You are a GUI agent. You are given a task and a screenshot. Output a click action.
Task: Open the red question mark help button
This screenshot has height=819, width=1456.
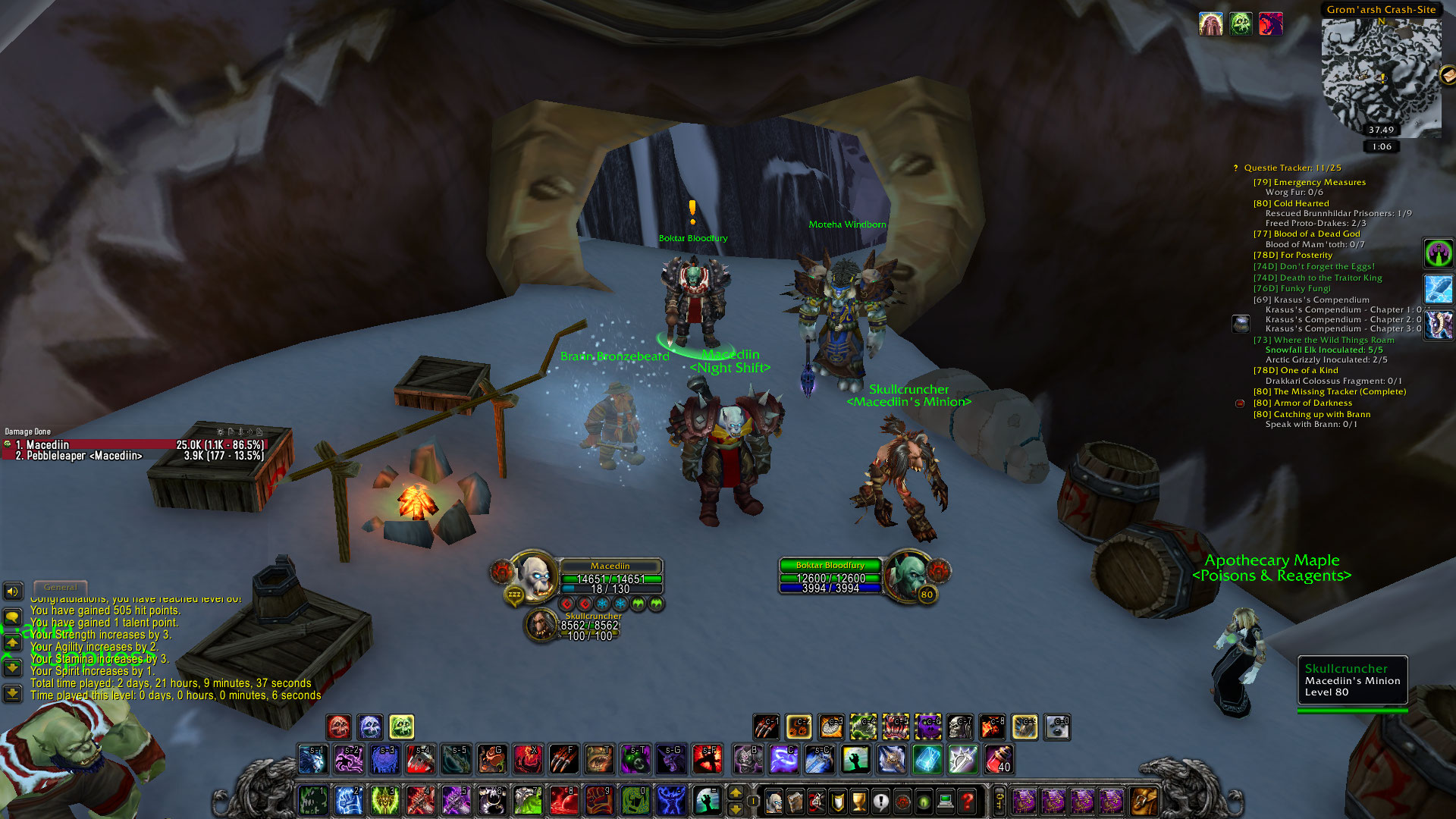967,801
